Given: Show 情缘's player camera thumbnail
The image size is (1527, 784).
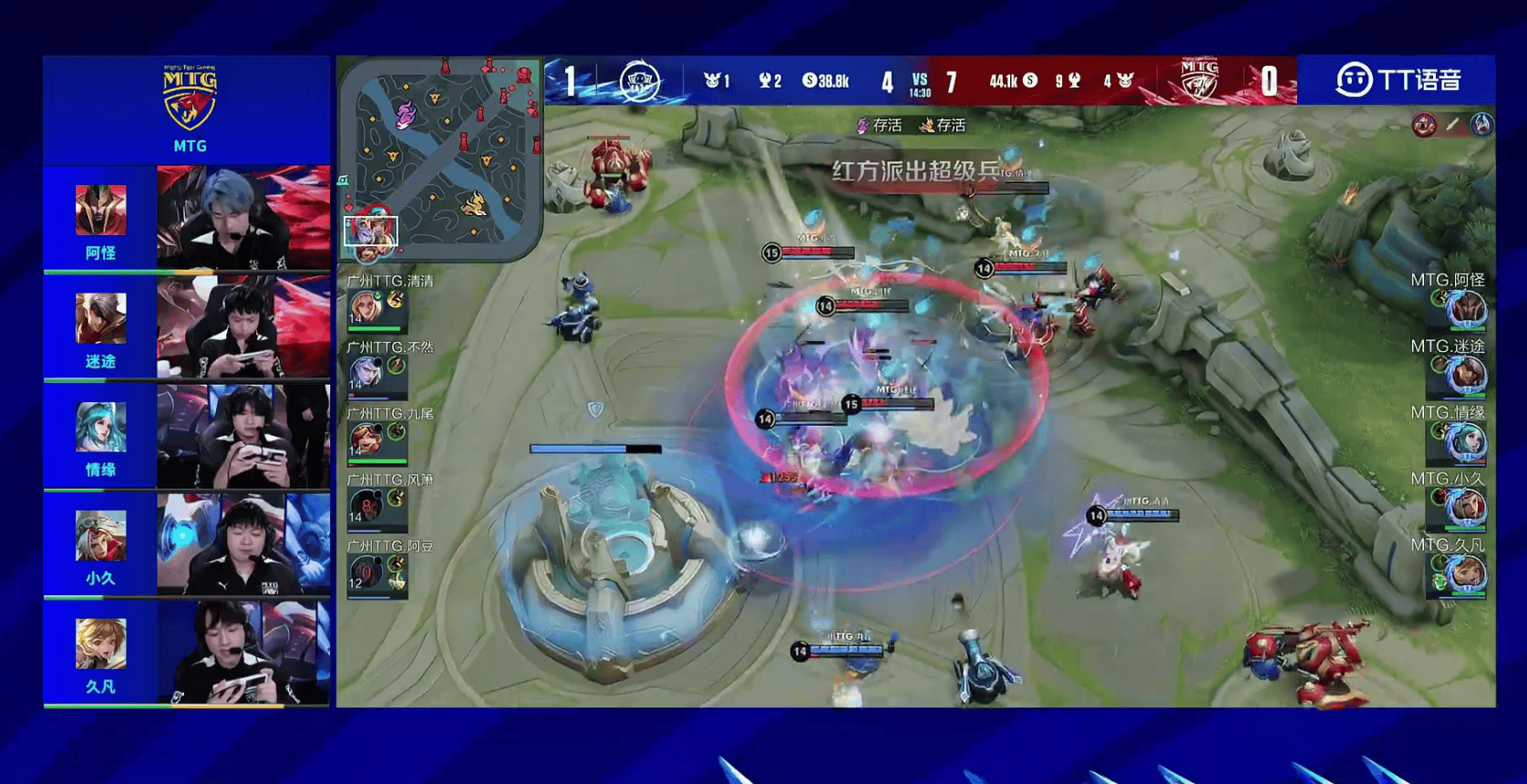Looking at the screenshot, I should tap(243, 436).
